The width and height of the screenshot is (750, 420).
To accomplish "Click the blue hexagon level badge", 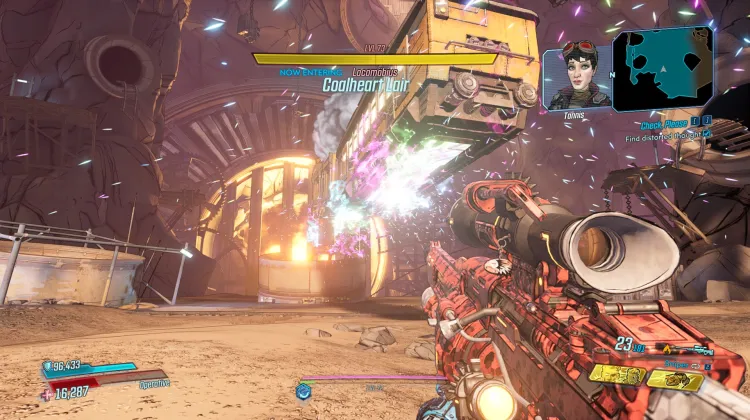I will pos(304,389).
